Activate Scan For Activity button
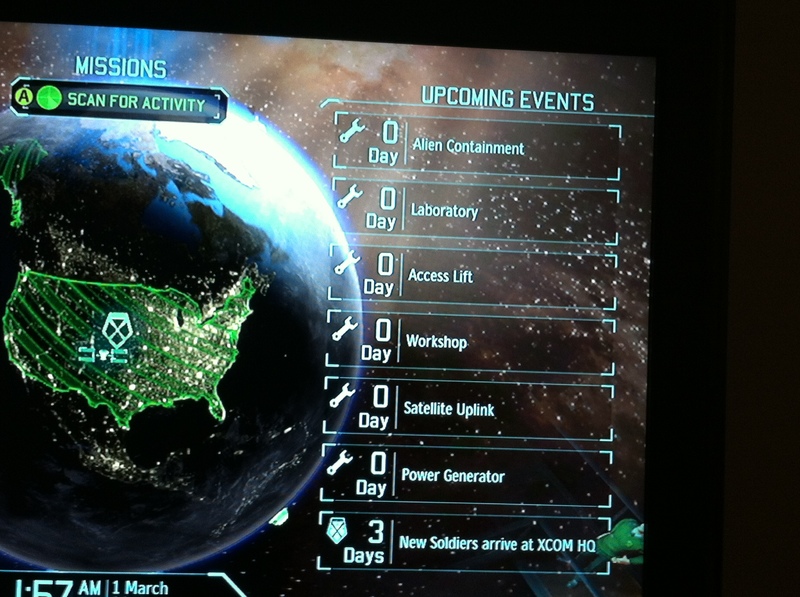This screenshot has height=597, width=800. 122,102
